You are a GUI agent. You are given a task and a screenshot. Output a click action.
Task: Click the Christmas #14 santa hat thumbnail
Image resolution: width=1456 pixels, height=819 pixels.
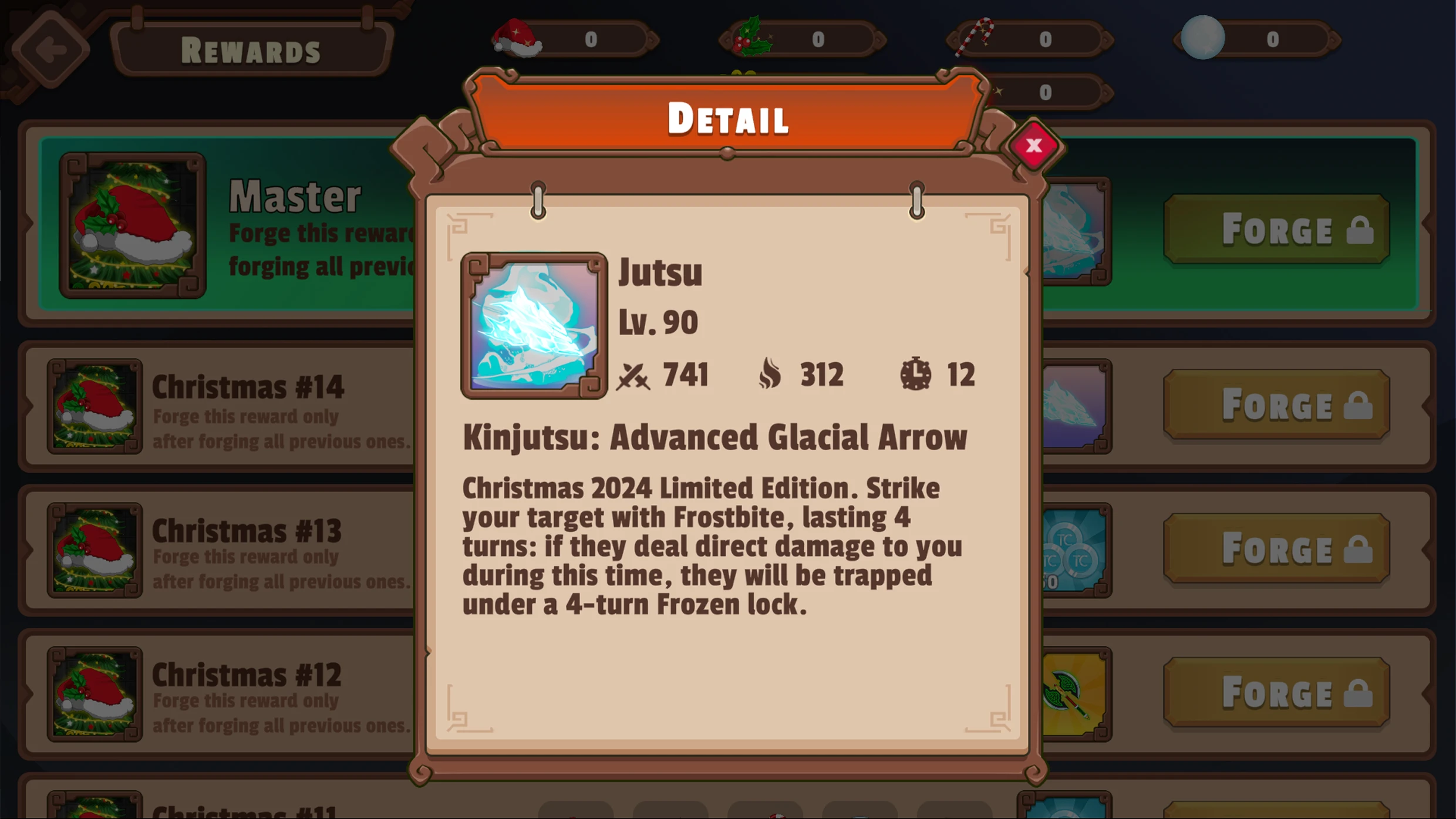pos(94,407)
